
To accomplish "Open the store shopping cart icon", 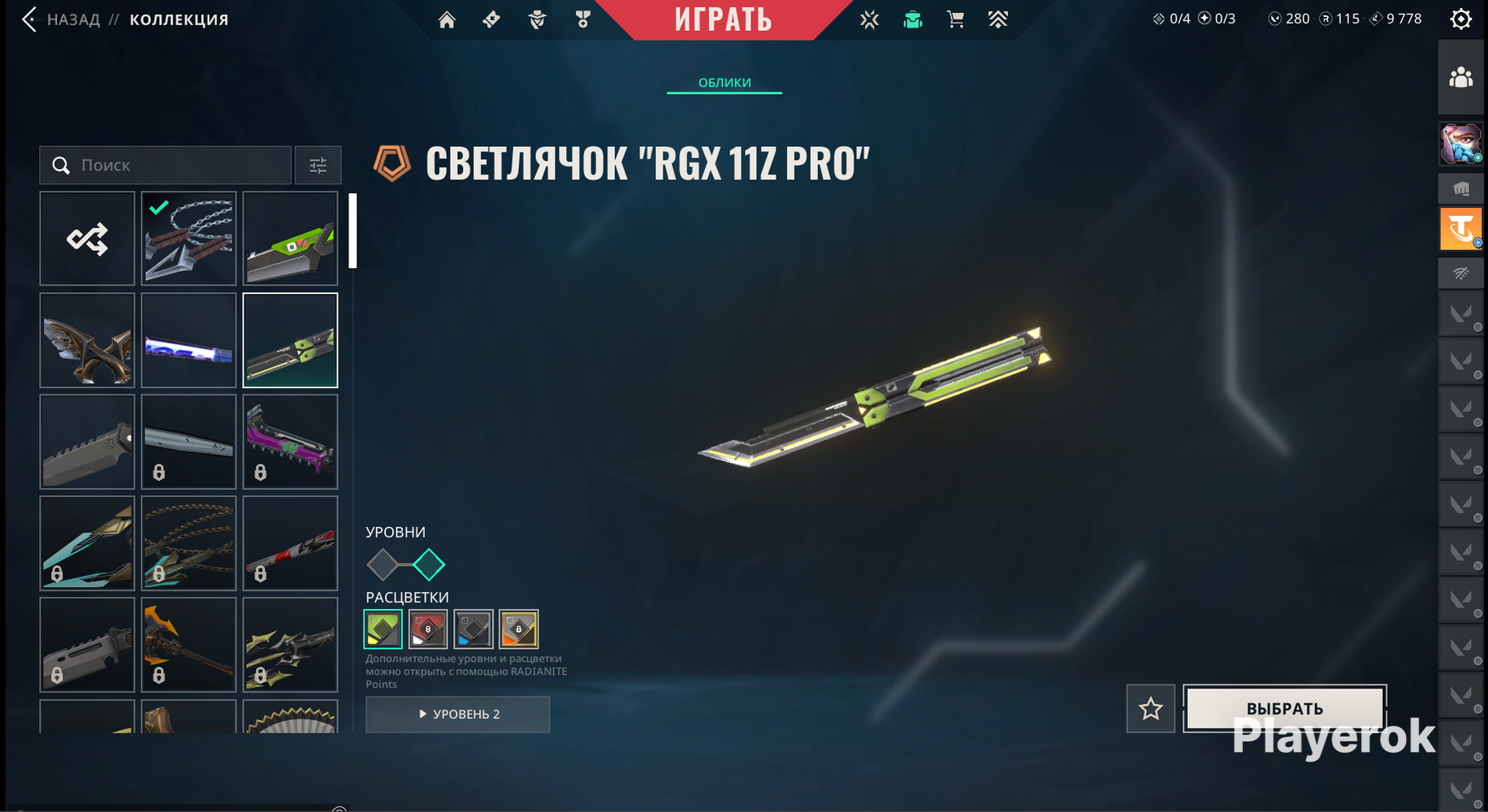I will click(x=956, y=19).
